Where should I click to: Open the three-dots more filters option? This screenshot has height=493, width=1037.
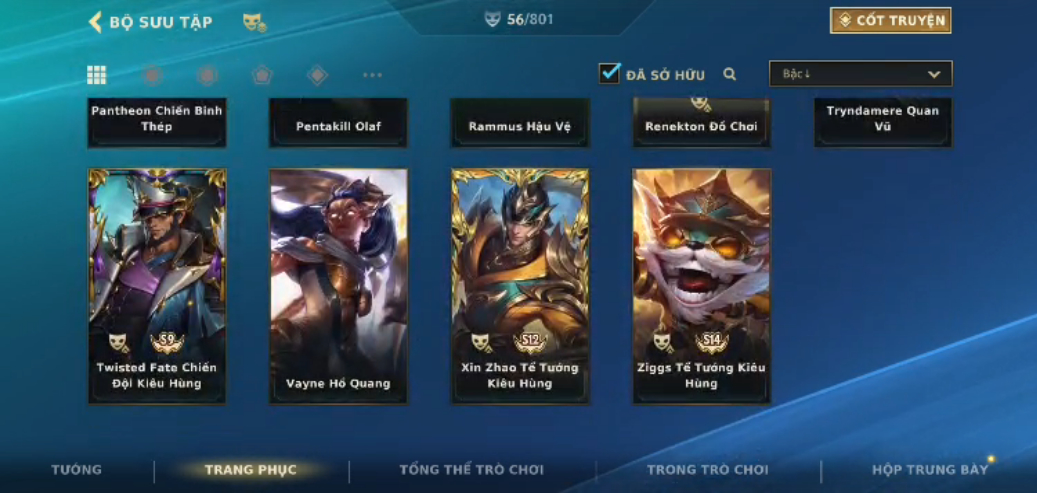(372, 75)
